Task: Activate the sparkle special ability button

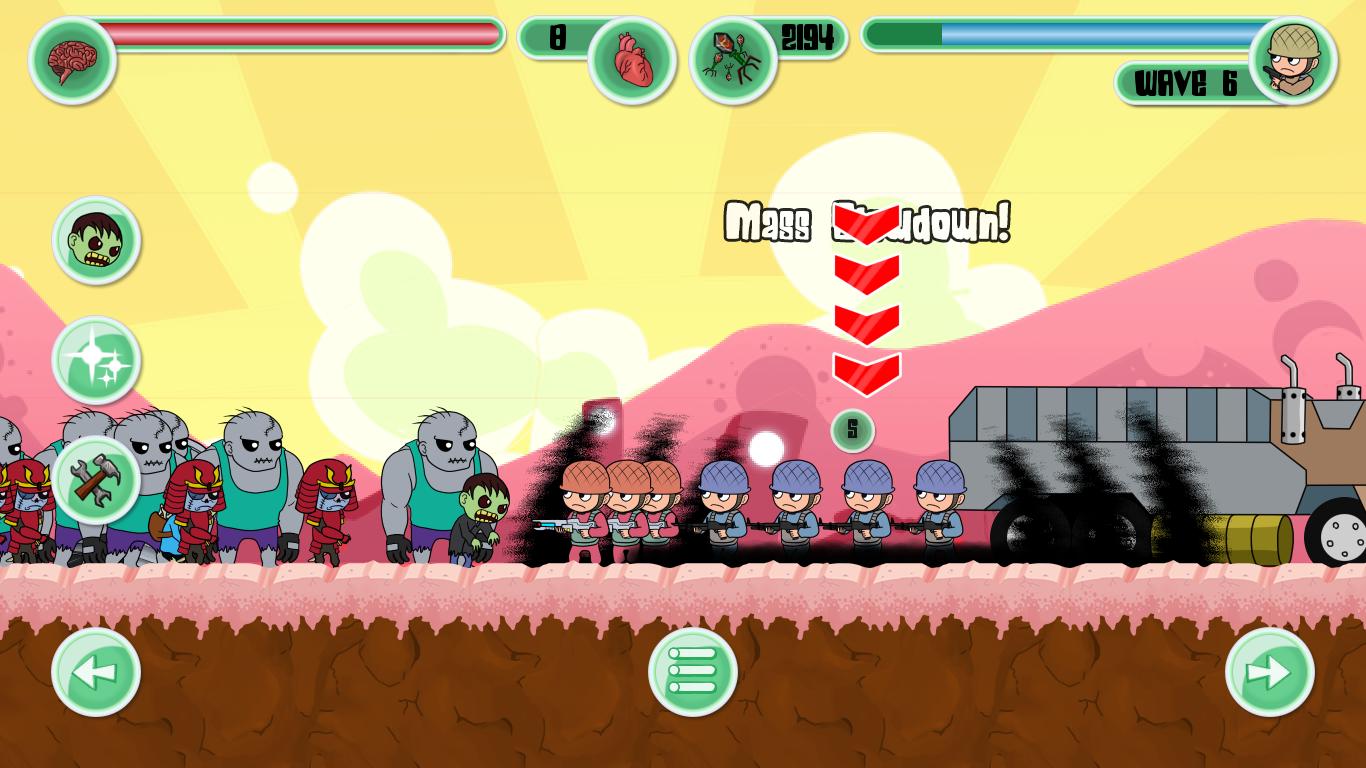Action: pos(96,360)
